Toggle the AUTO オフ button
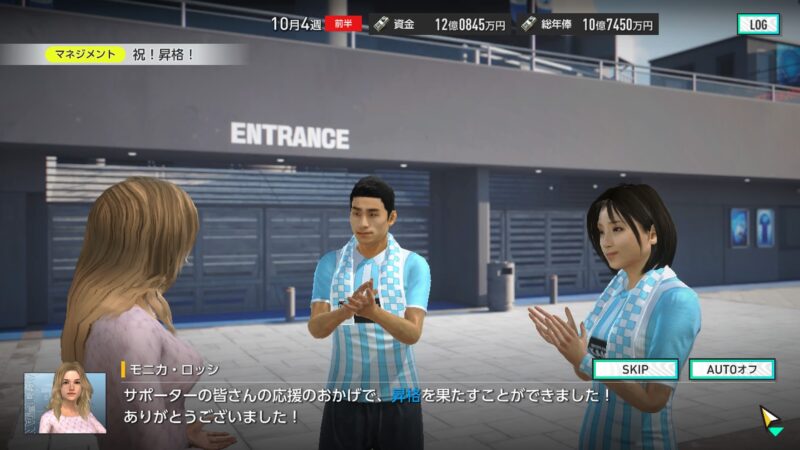Screen dimensions: 800x450 (x=731, y=369)
